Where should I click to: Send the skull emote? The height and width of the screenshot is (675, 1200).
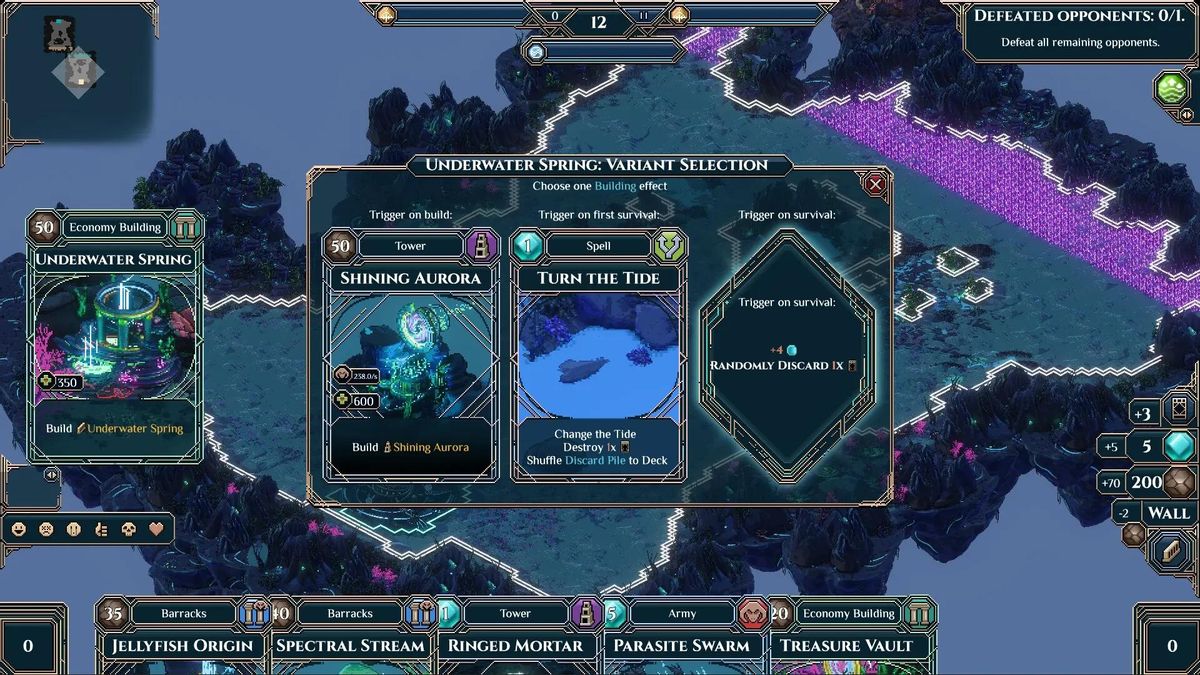click(128, 529)
